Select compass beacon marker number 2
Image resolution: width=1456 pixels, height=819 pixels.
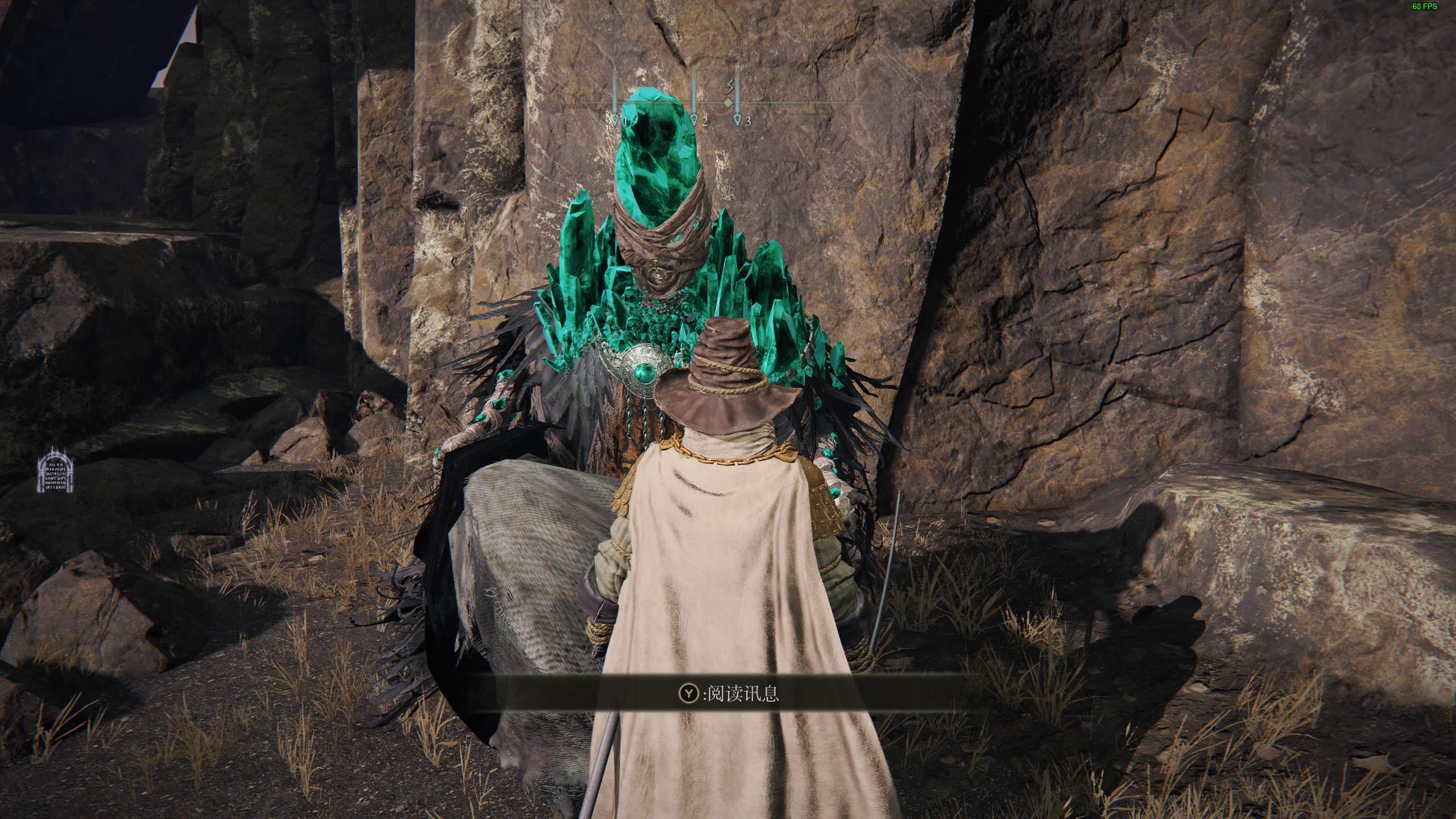694,119
